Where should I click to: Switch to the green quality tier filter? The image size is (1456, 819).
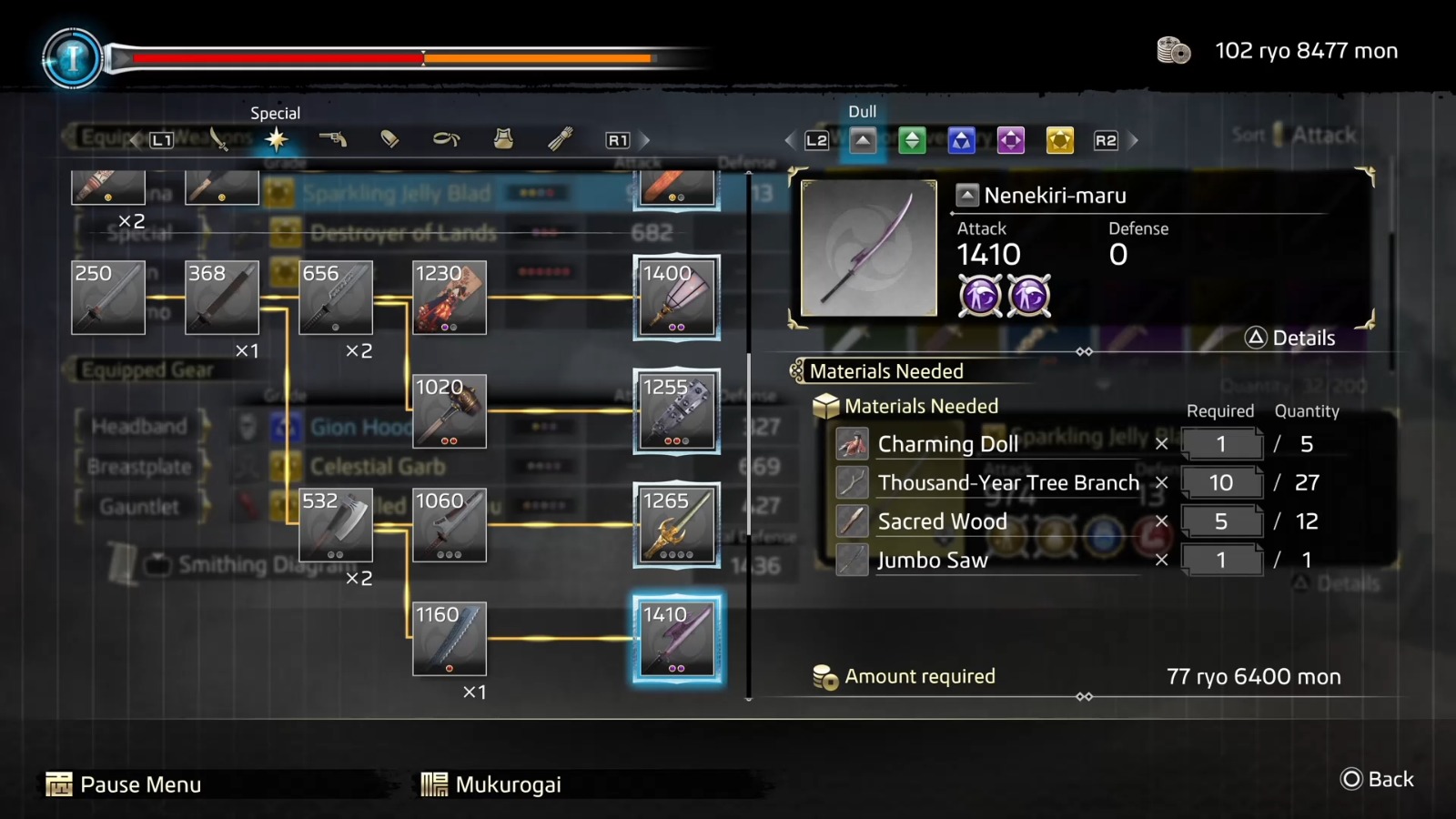[911, 139]
